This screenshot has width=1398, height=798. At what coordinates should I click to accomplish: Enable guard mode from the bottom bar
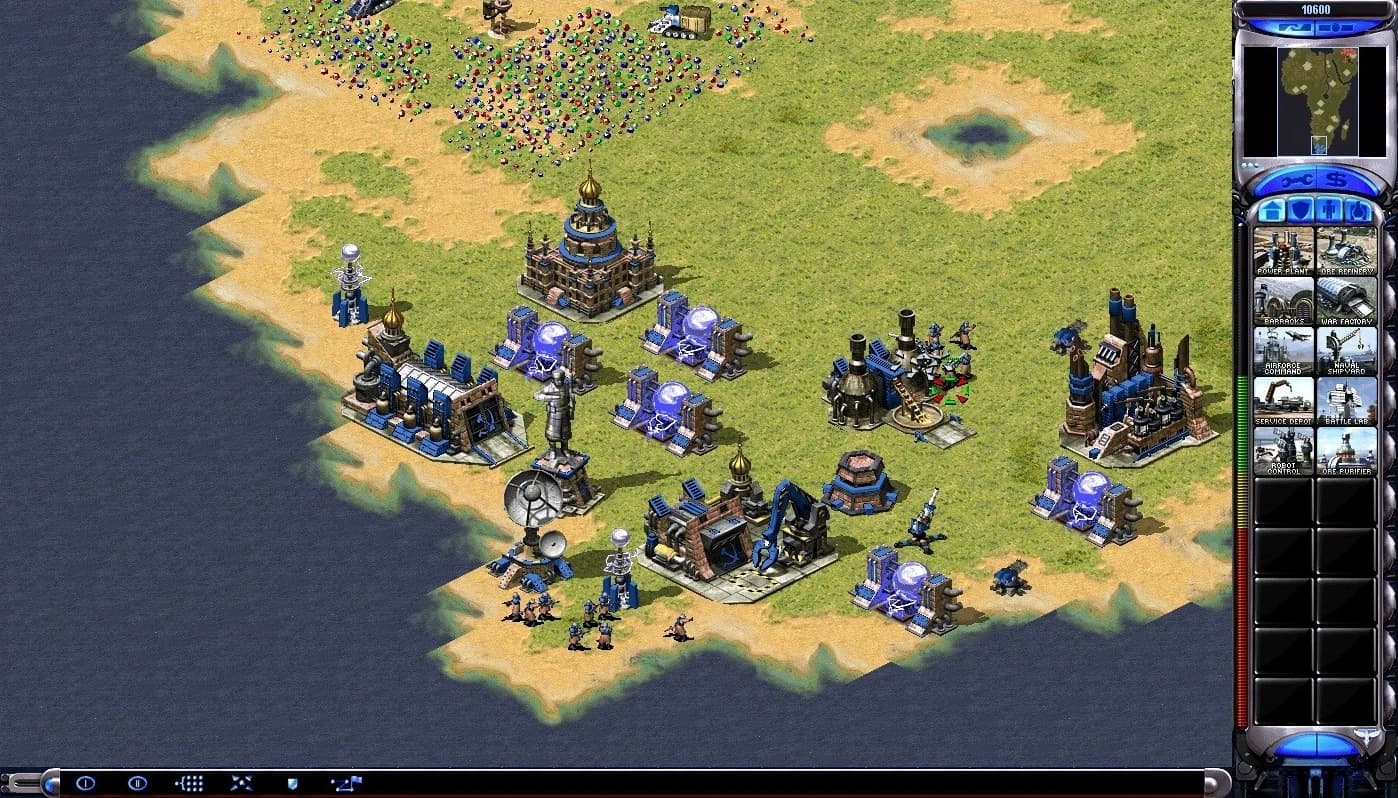(x=292, y=783)
